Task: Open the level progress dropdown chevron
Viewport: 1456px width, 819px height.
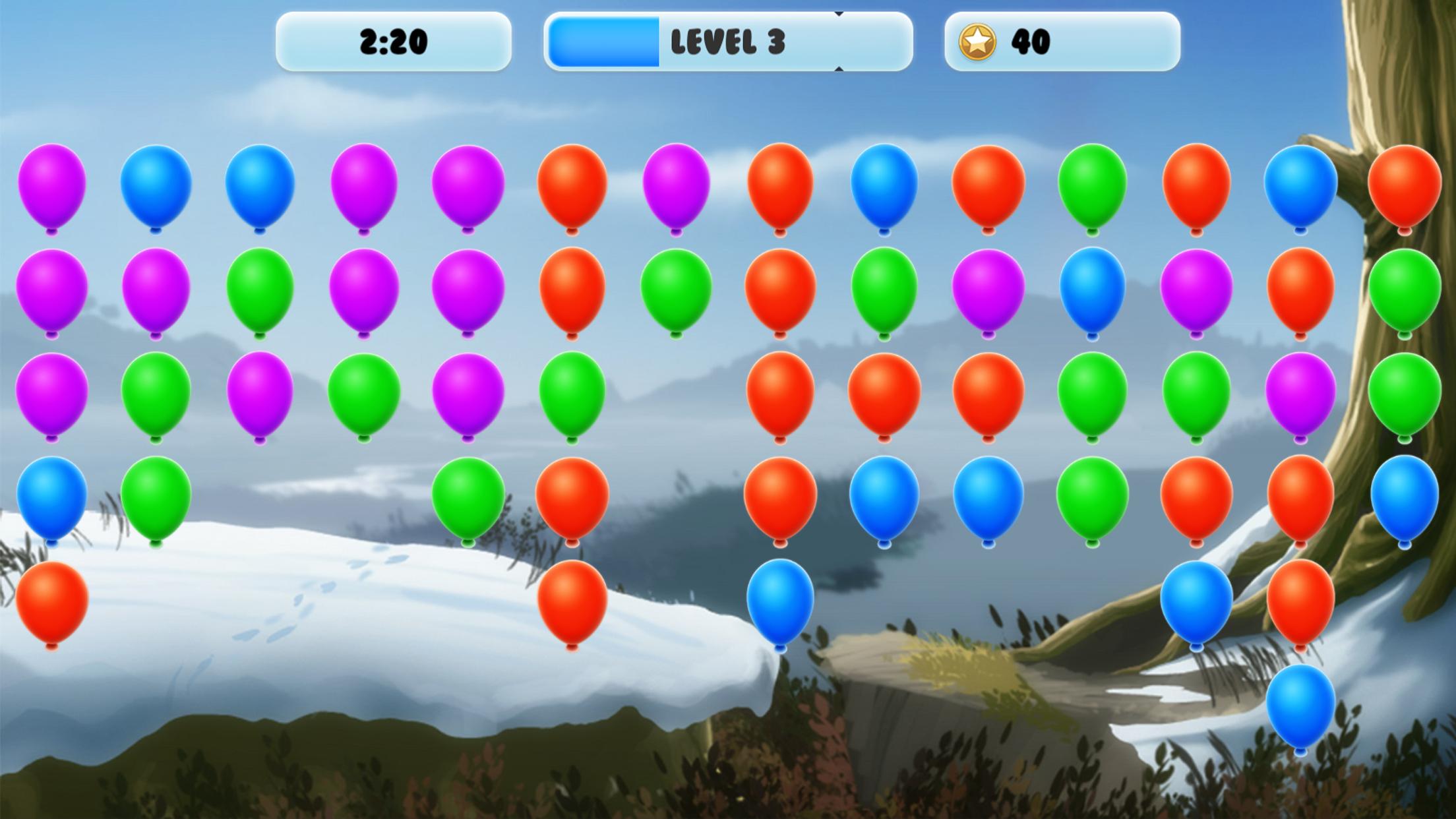Action: (839, 13)
